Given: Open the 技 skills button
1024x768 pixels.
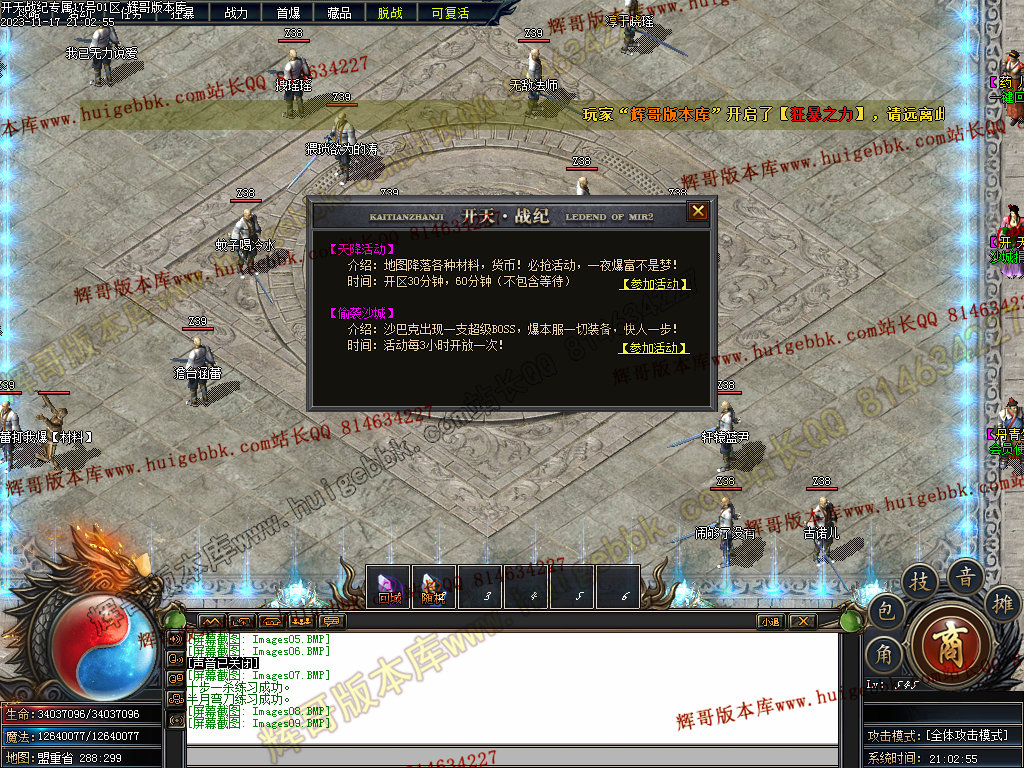Looking at the screenshot, I should pyautogui.click(x=919, y=581).
